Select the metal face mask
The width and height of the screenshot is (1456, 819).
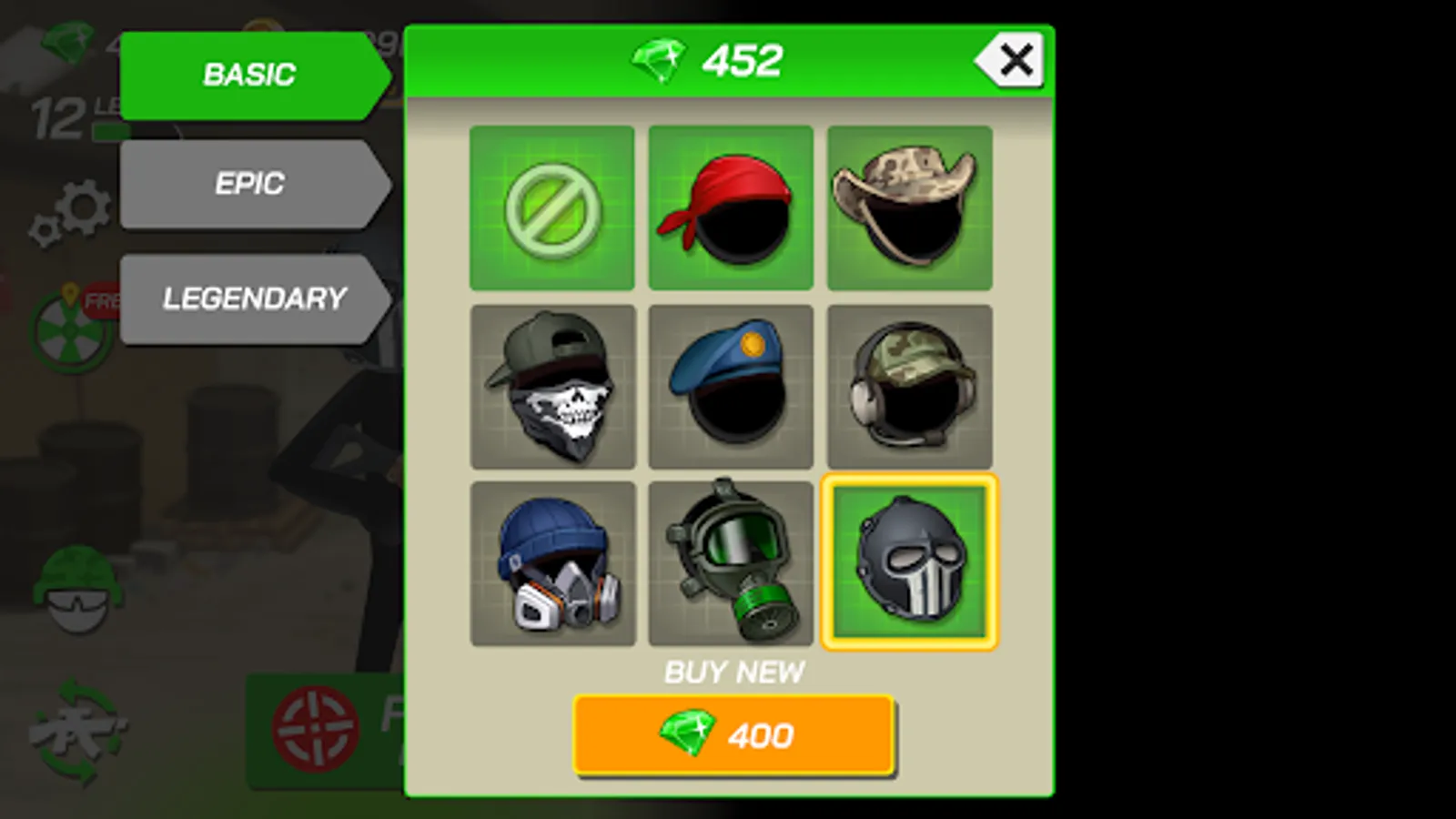tap(909, 564)
